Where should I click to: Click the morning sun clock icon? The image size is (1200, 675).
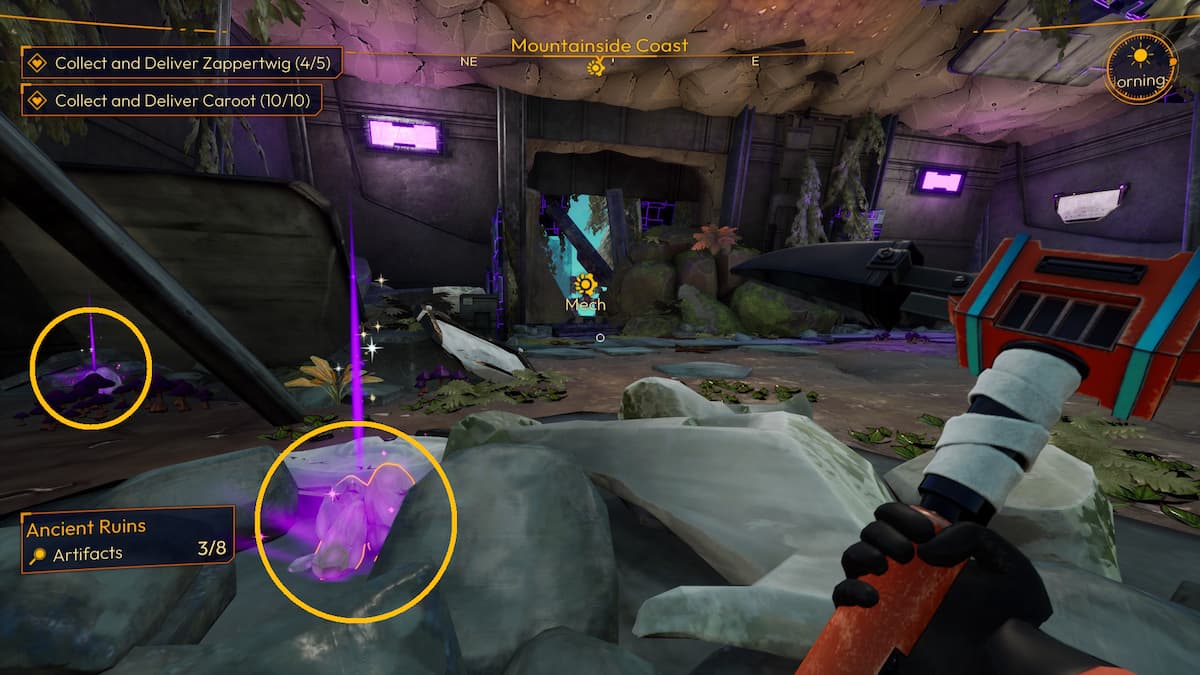coord(1142,66)
